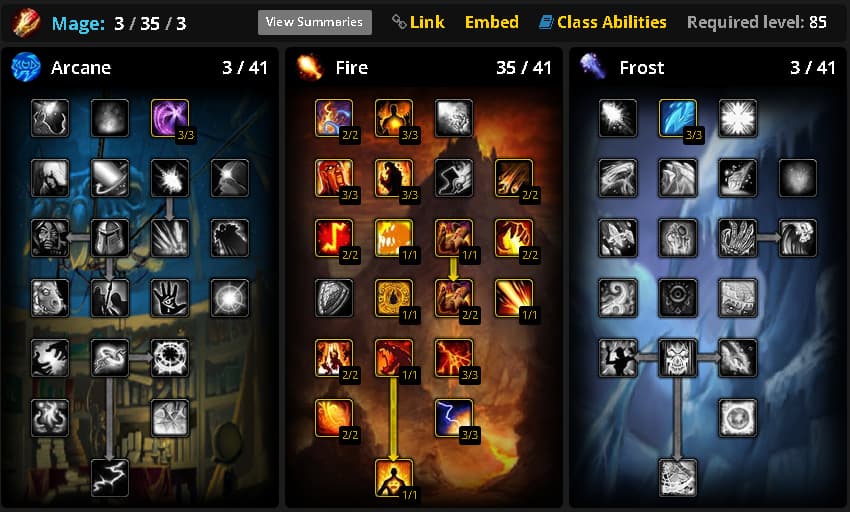850x512 pixels.
Task: Open the Embed option
Action: pyautogui.click(x=492, y=22)
